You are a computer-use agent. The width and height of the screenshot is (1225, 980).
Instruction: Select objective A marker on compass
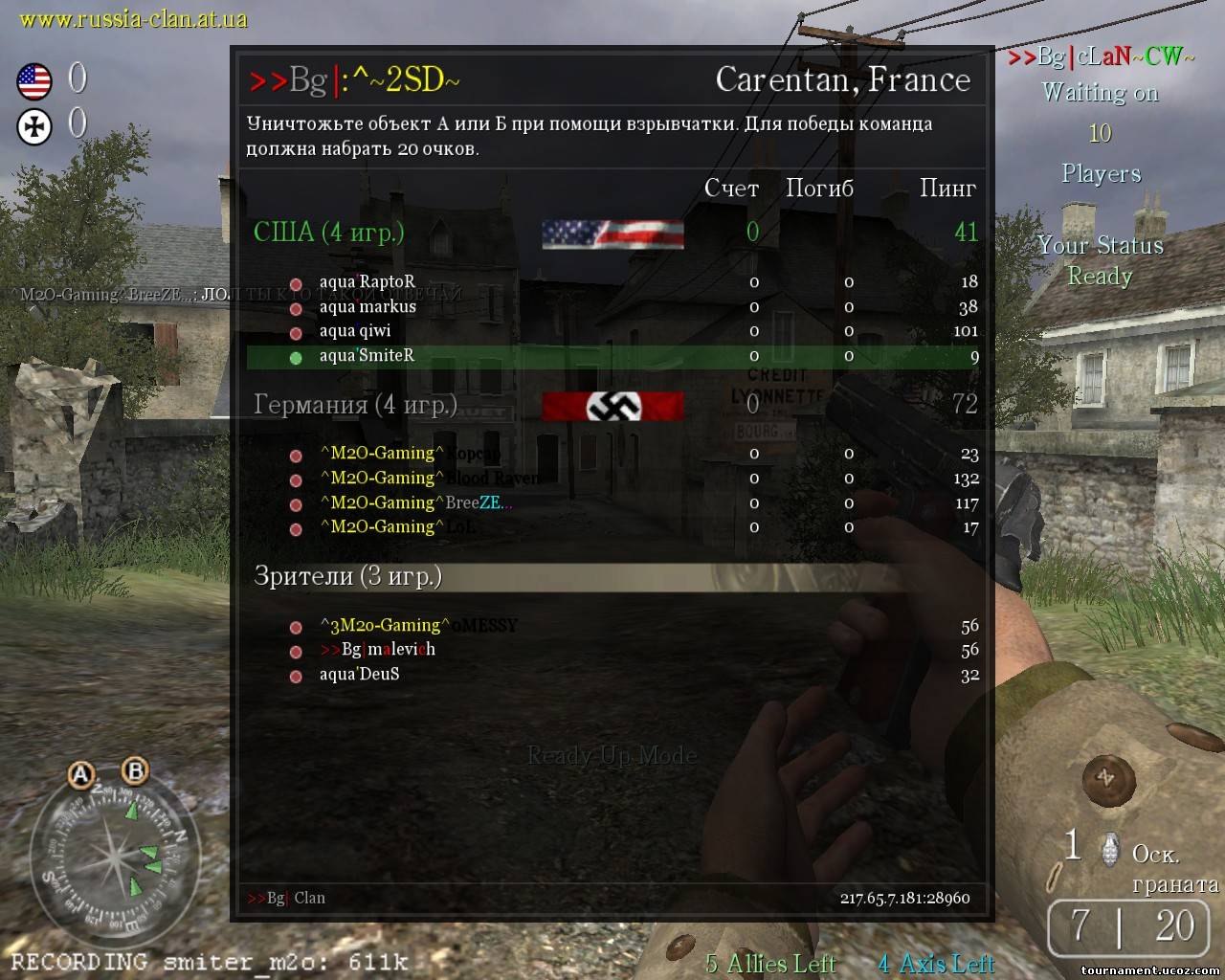click(x=81, y=775)
